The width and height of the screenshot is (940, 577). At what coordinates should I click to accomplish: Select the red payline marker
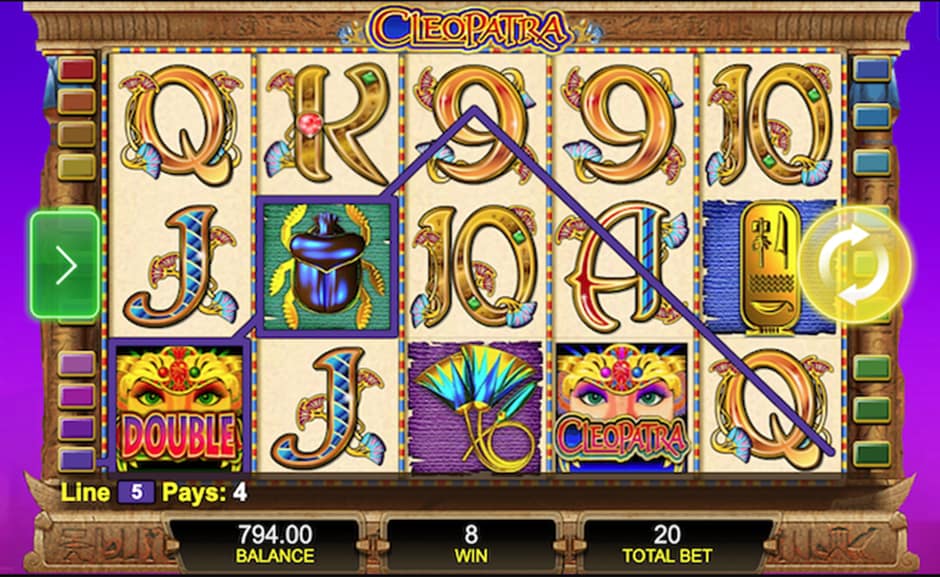pyautogui.click(x=77, y=69)
